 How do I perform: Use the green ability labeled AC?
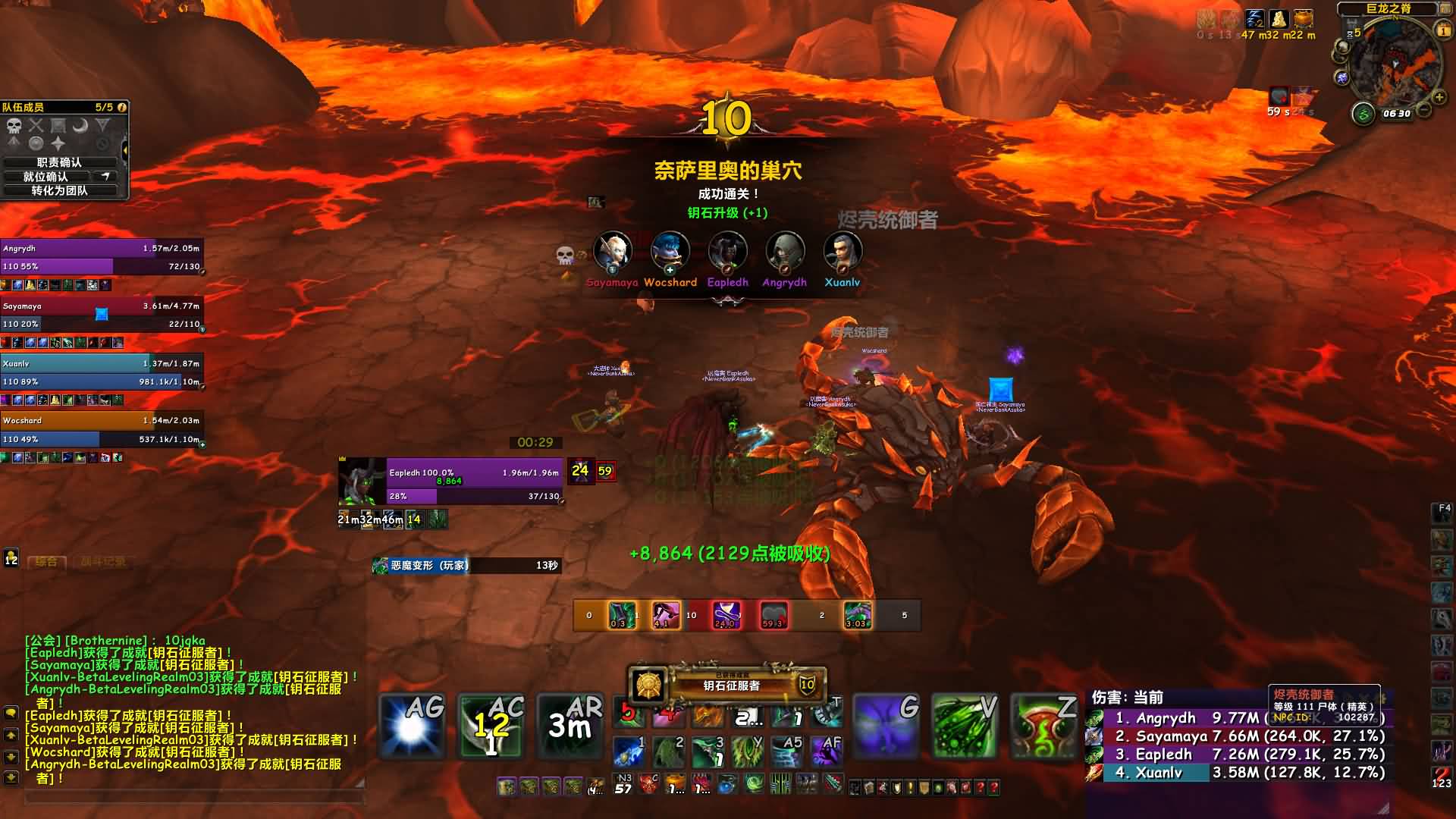point(491,726)
